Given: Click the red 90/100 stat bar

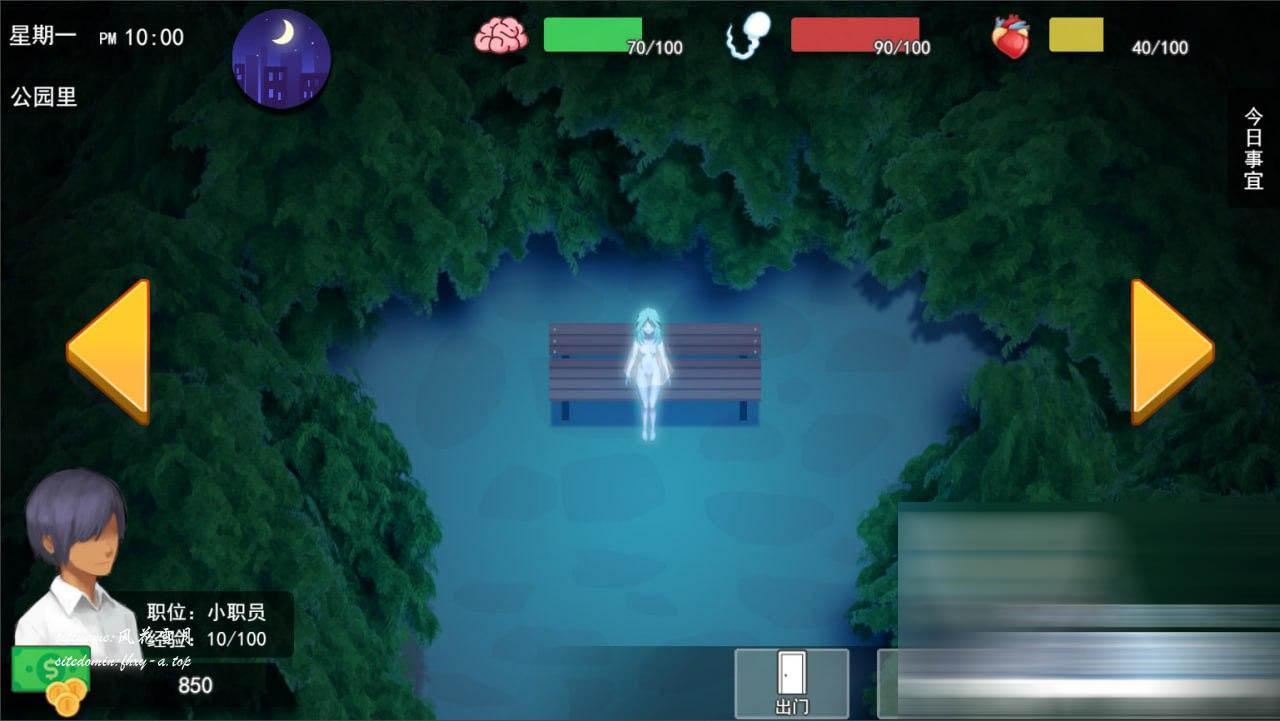Looking at the screenshot, I should tap(855, 33).
